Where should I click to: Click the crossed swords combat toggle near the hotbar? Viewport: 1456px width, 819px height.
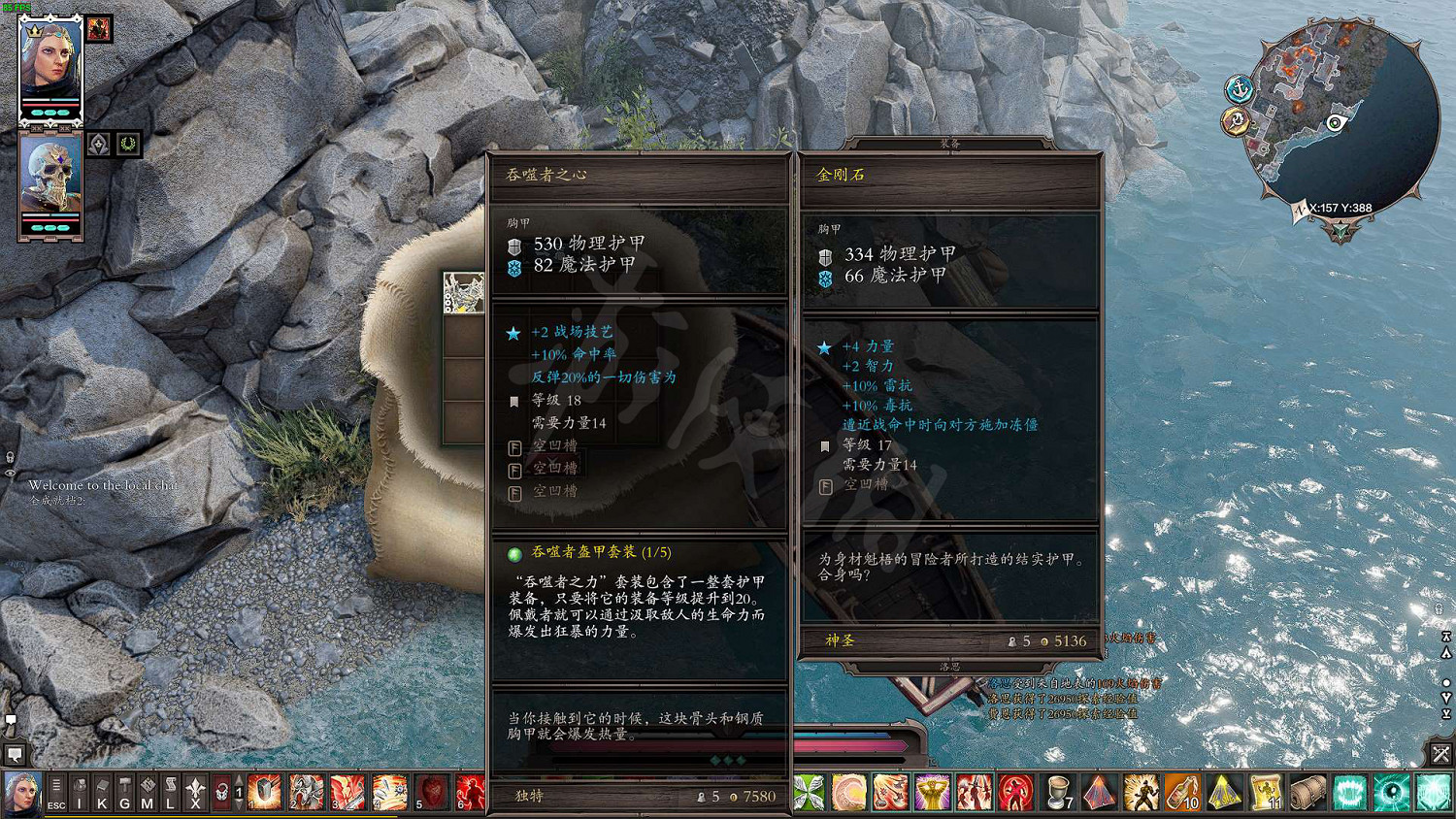click(1441, 753)
